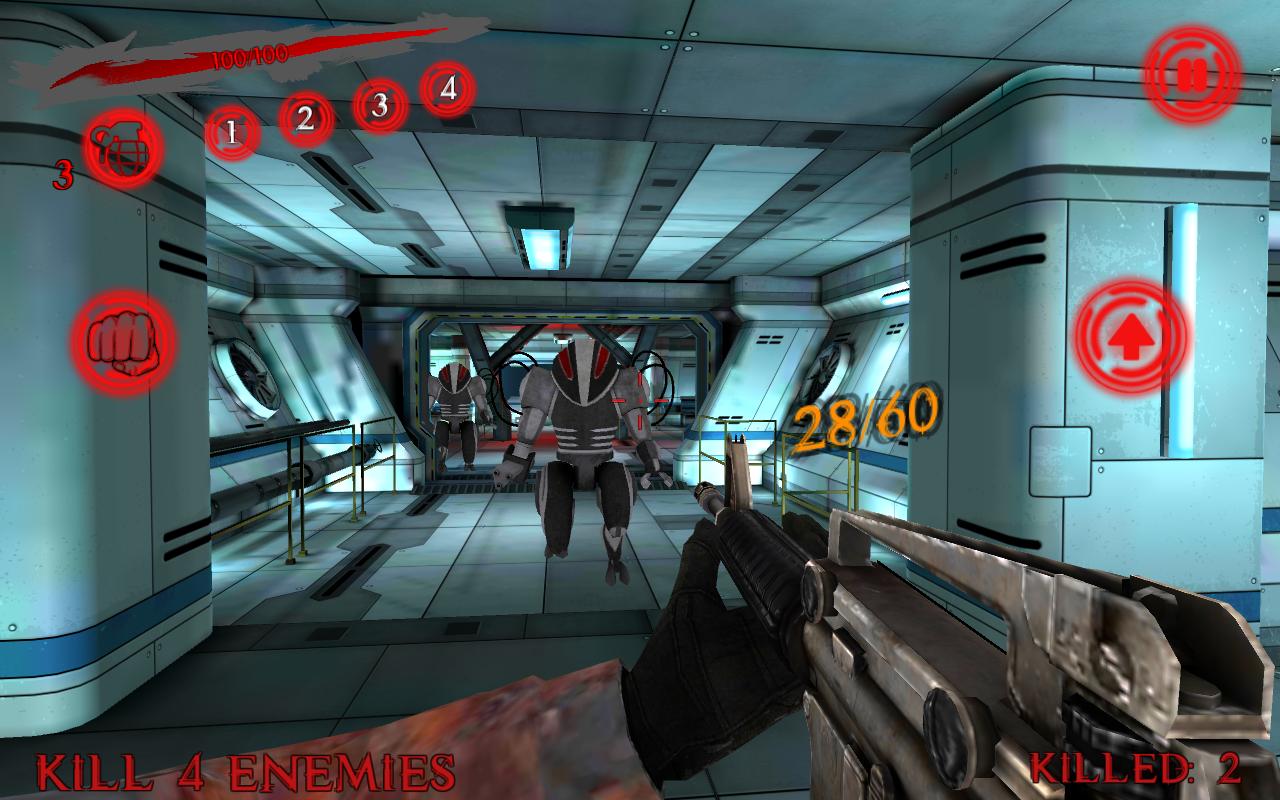Select weapon slot 2

tap(306, 119)
